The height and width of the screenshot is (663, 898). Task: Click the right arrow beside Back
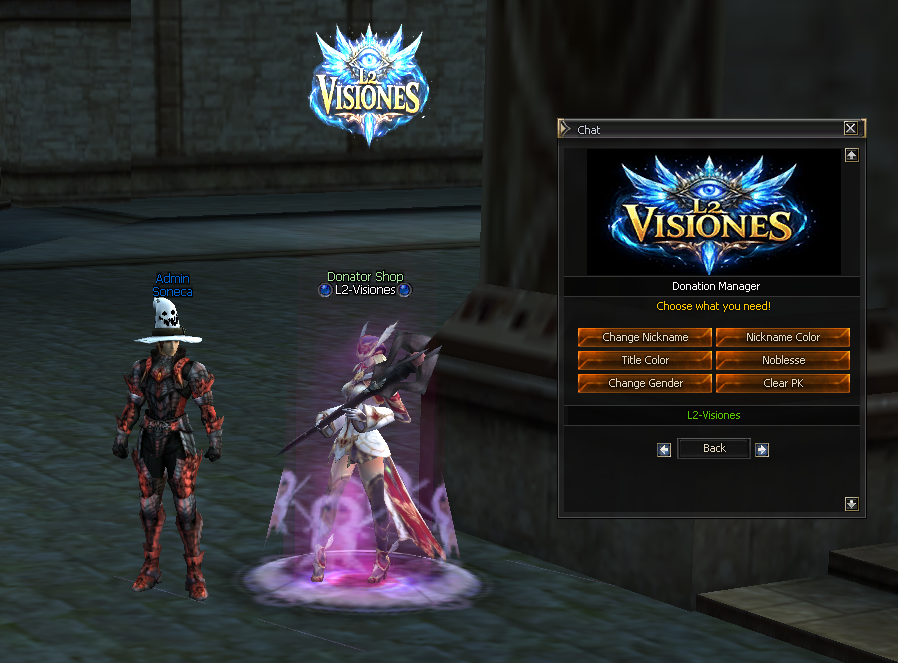762,450
